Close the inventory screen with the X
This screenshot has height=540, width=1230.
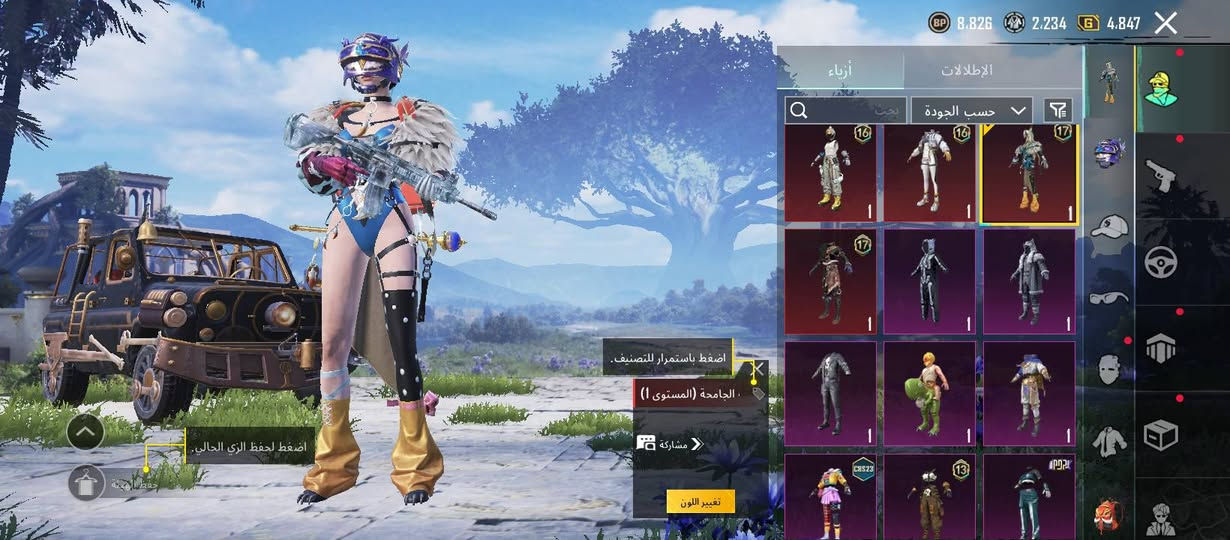click(1166, 23)
